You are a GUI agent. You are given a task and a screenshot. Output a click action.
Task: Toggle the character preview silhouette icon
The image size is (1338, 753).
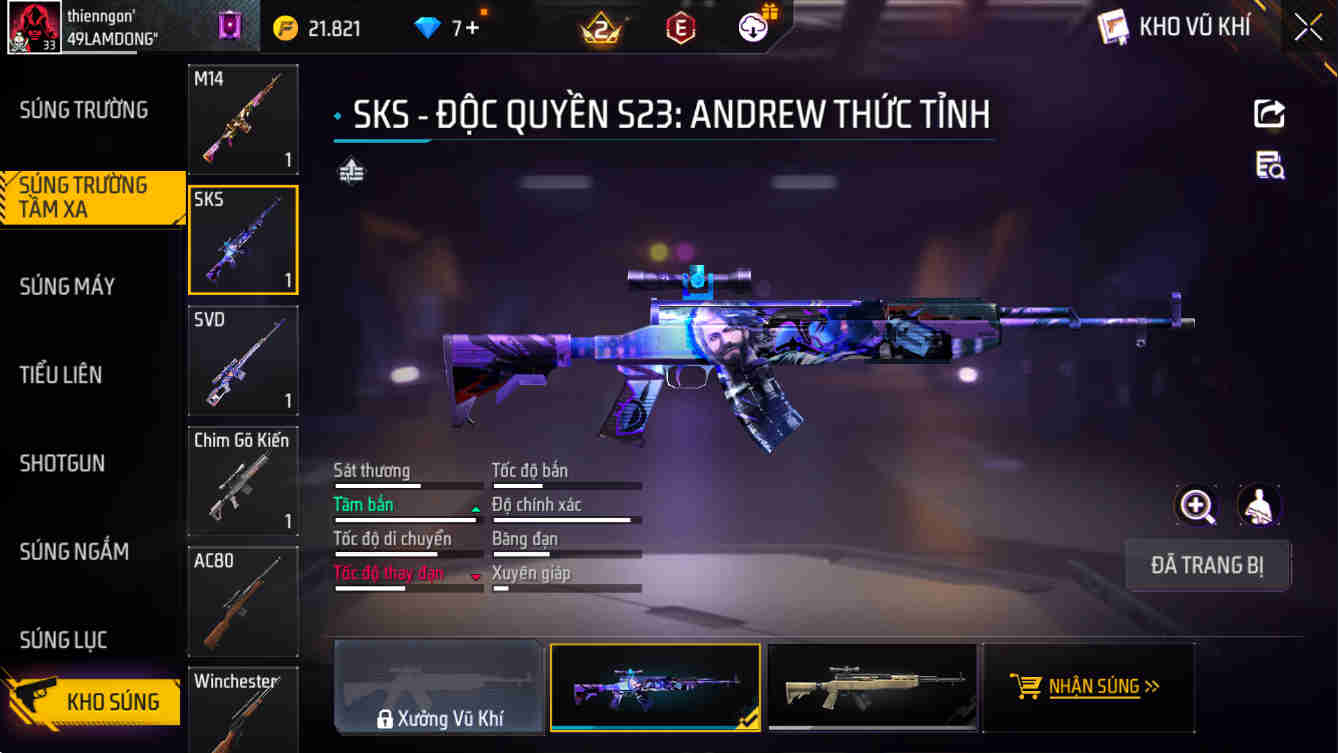point(1259,506)
